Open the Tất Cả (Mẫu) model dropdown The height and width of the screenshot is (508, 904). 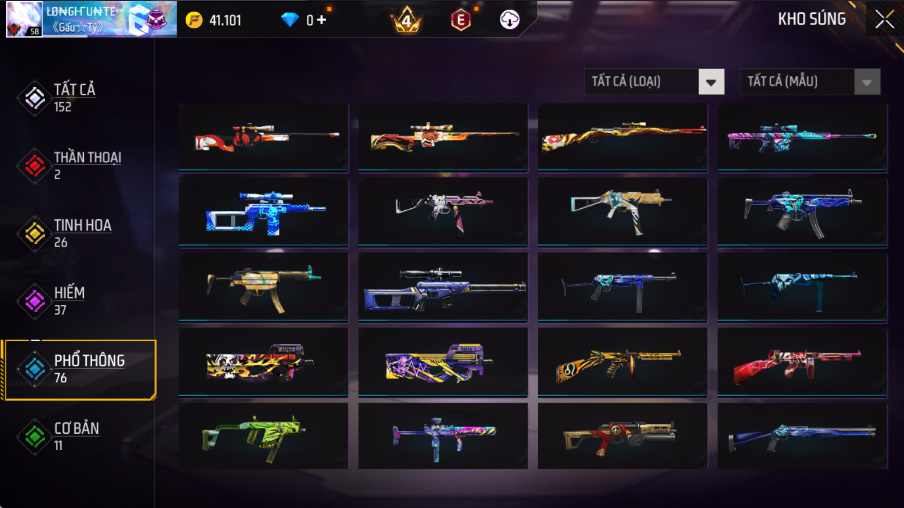[x=810, y=82]
